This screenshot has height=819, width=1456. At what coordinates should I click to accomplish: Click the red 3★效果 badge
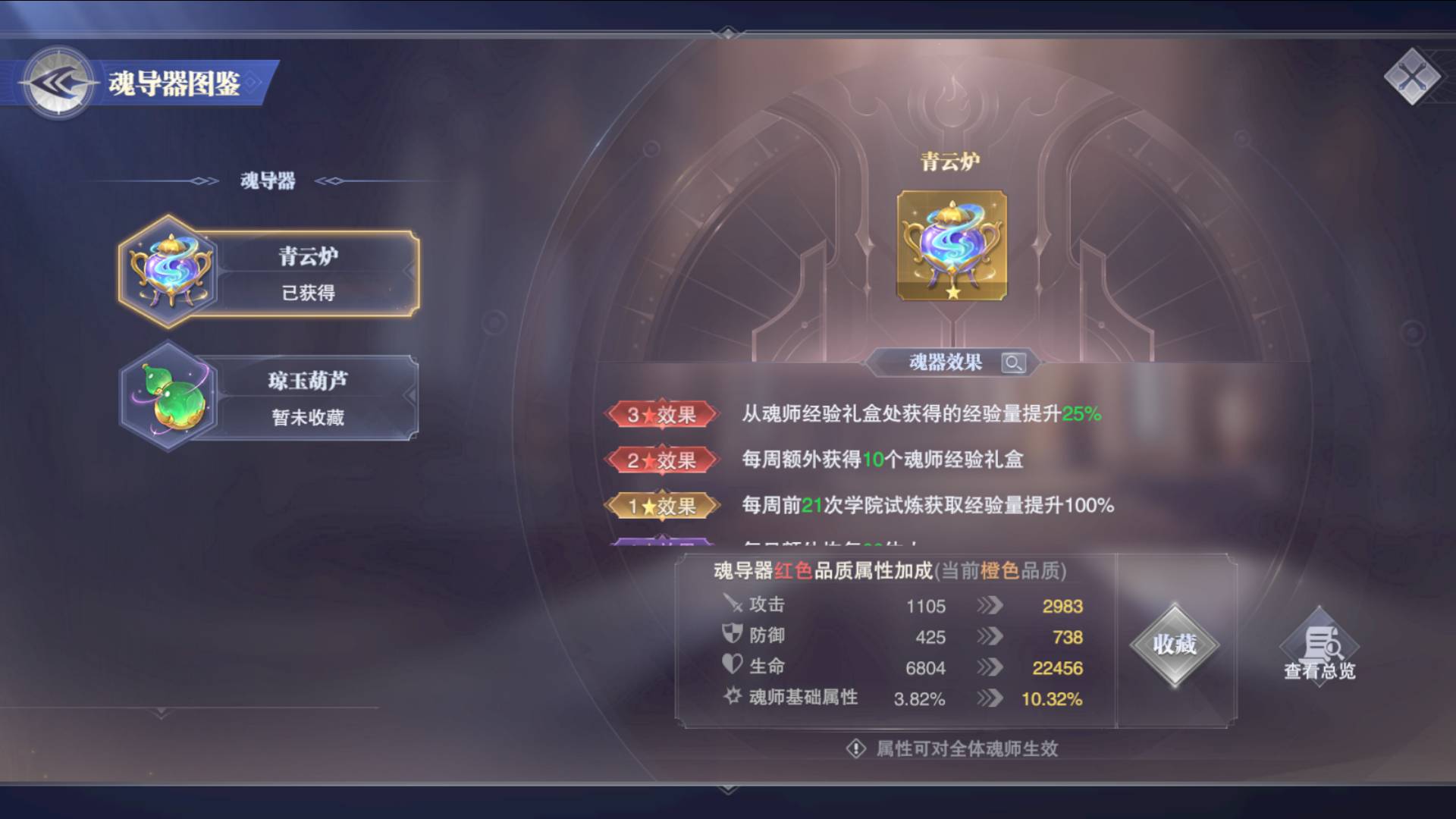point(661,415)
